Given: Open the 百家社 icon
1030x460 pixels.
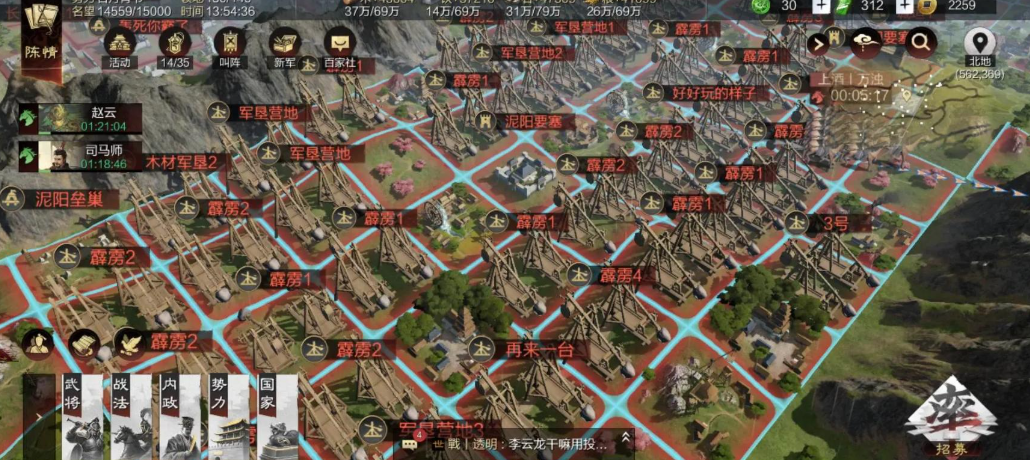Looking at the screenshot, I should point(341,45).
